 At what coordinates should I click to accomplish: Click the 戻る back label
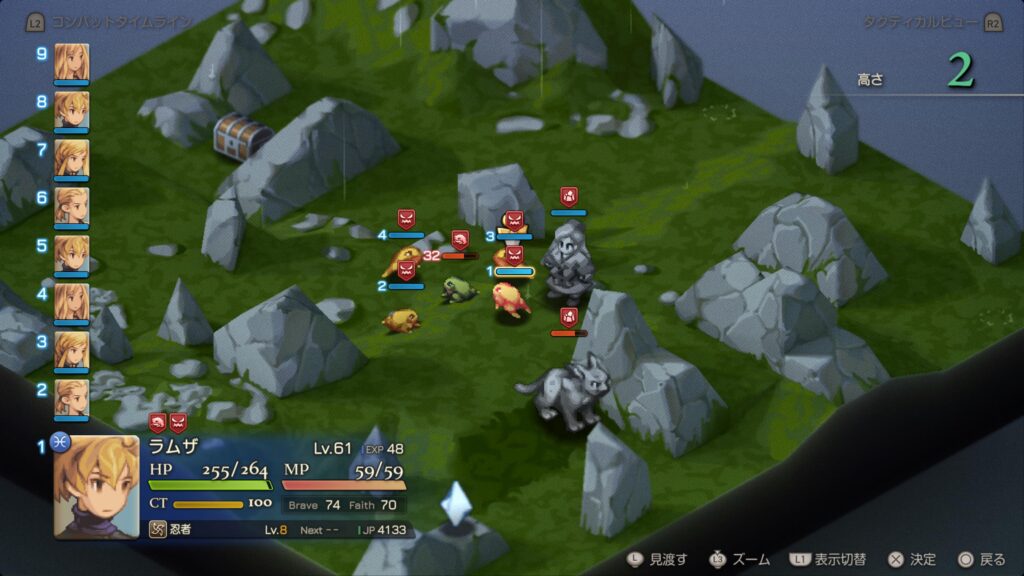pyautogui.click(x=991, y=559)
